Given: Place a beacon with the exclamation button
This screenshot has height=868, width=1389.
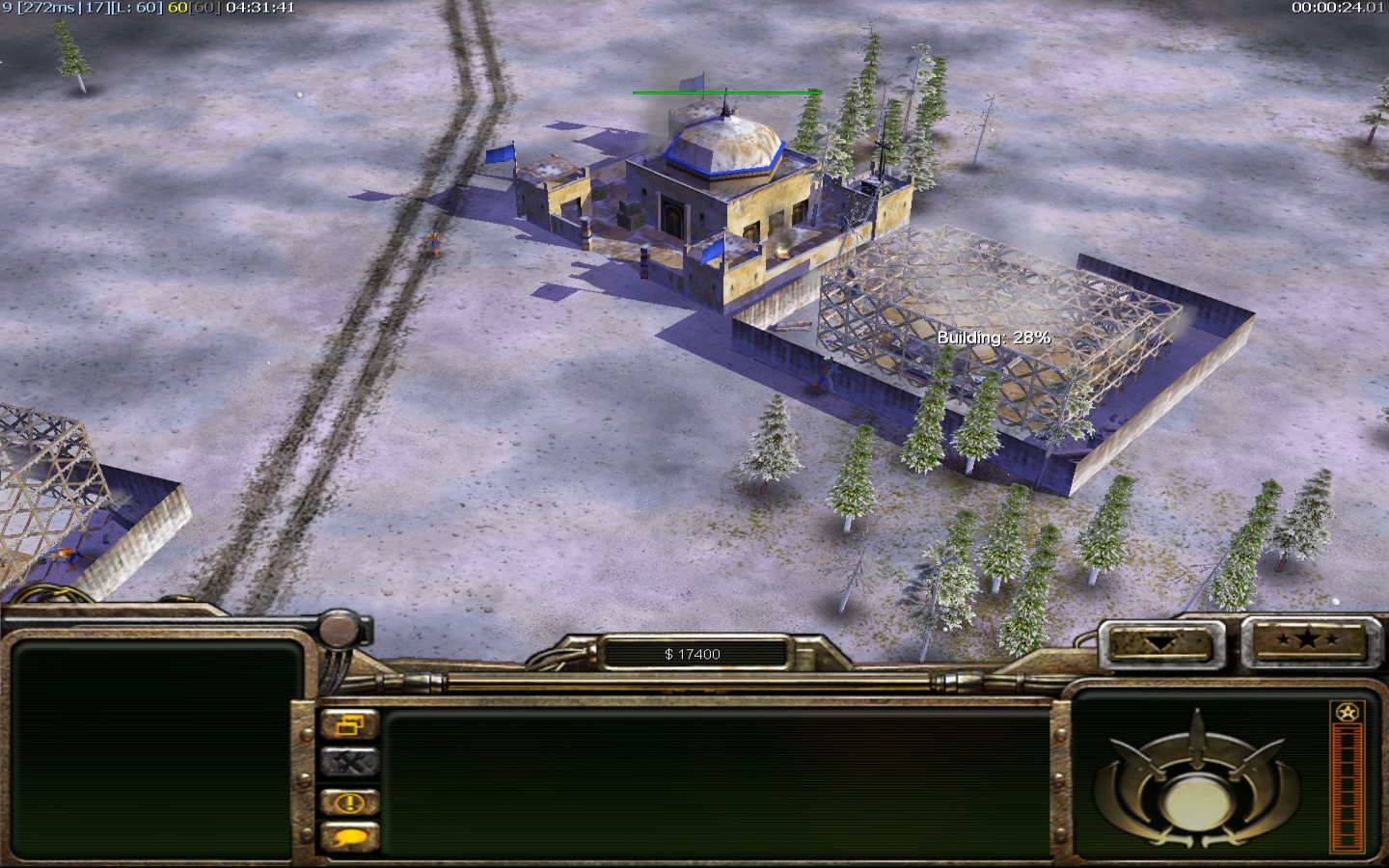Looking at the screenshot, I should [x=349, y=801].
